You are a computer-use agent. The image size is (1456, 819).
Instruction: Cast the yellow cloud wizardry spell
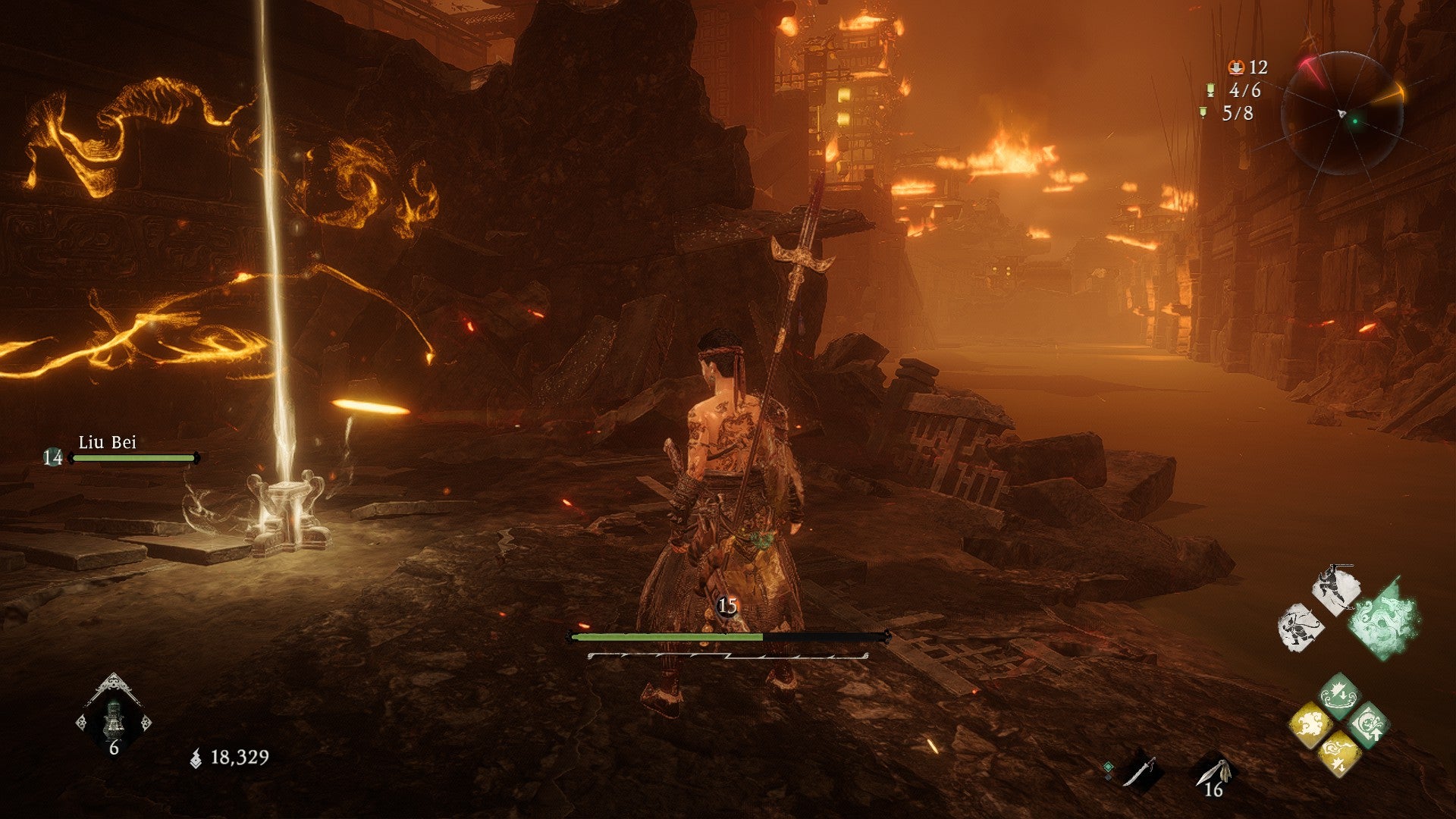(x=1310, y=724)
